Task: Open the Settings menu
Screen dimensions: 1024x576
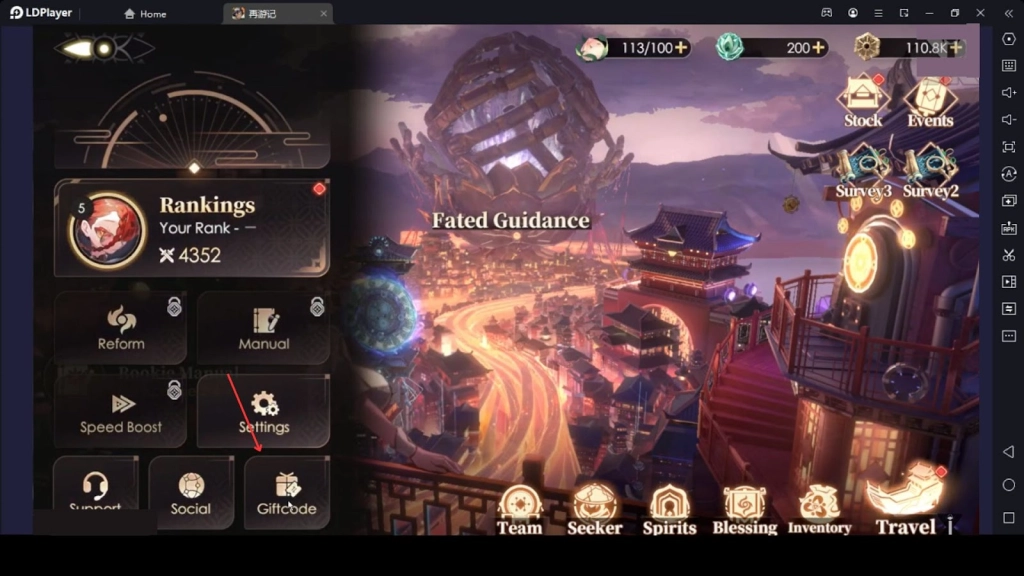Action: pyautogui.click(x=264, y=411)
